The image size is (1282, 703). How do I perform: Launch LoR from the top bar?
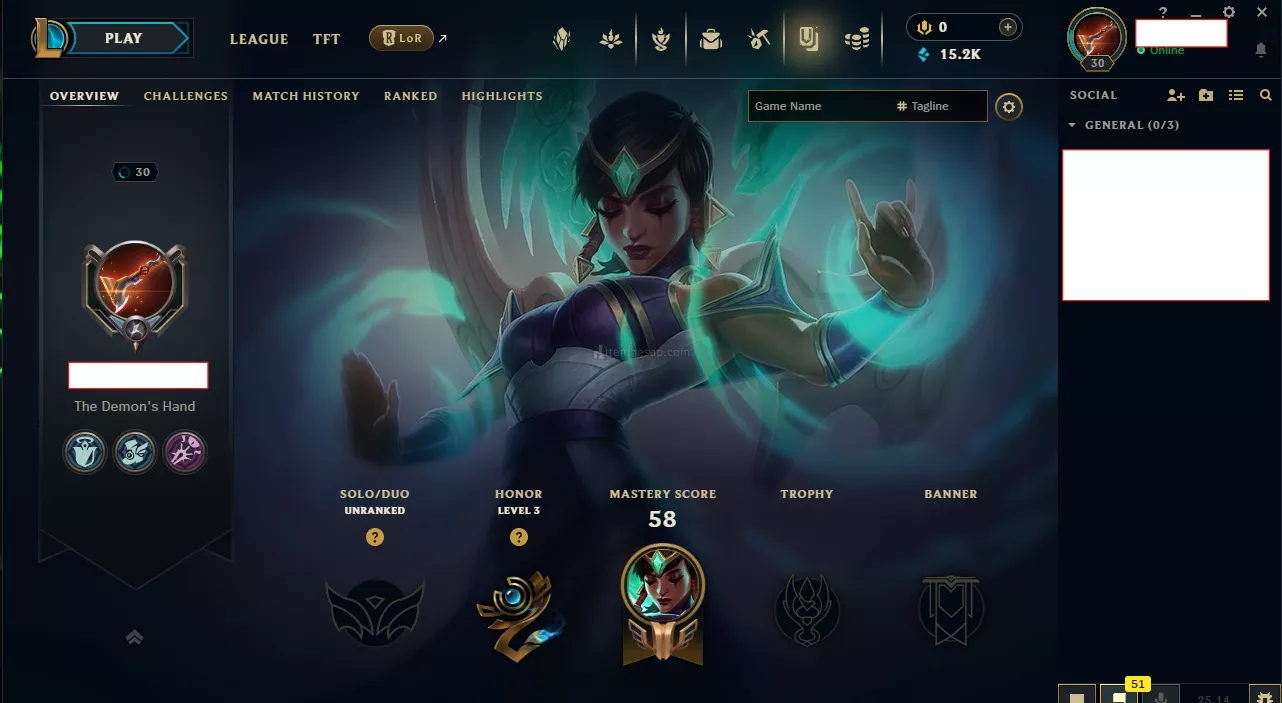[x=401, y=39]
